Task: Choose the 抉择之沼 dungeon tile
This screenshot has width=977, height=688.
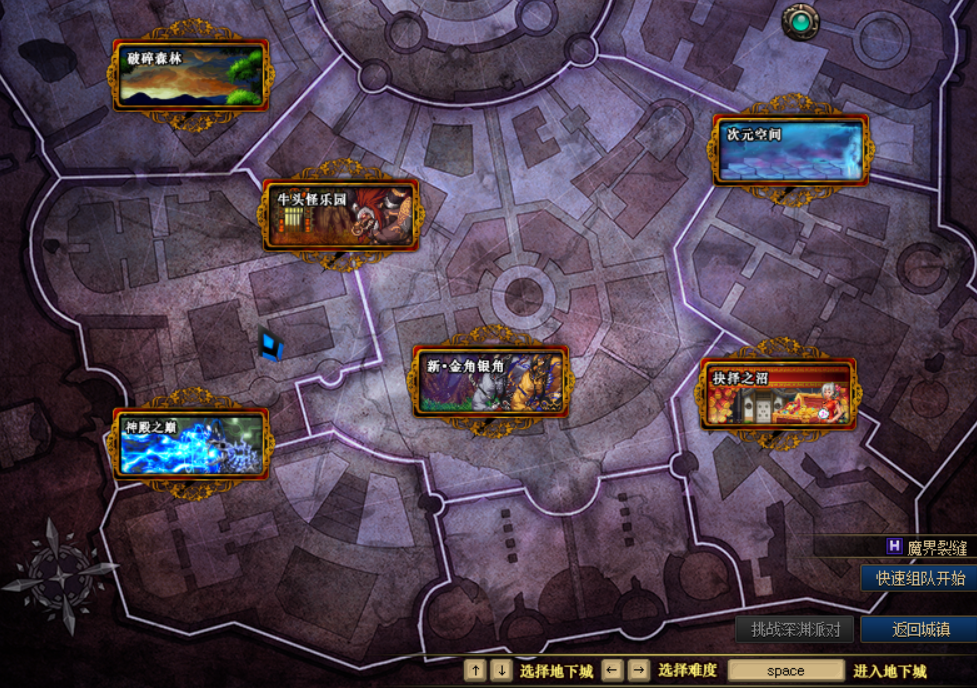Action: [x=778, y=393]
